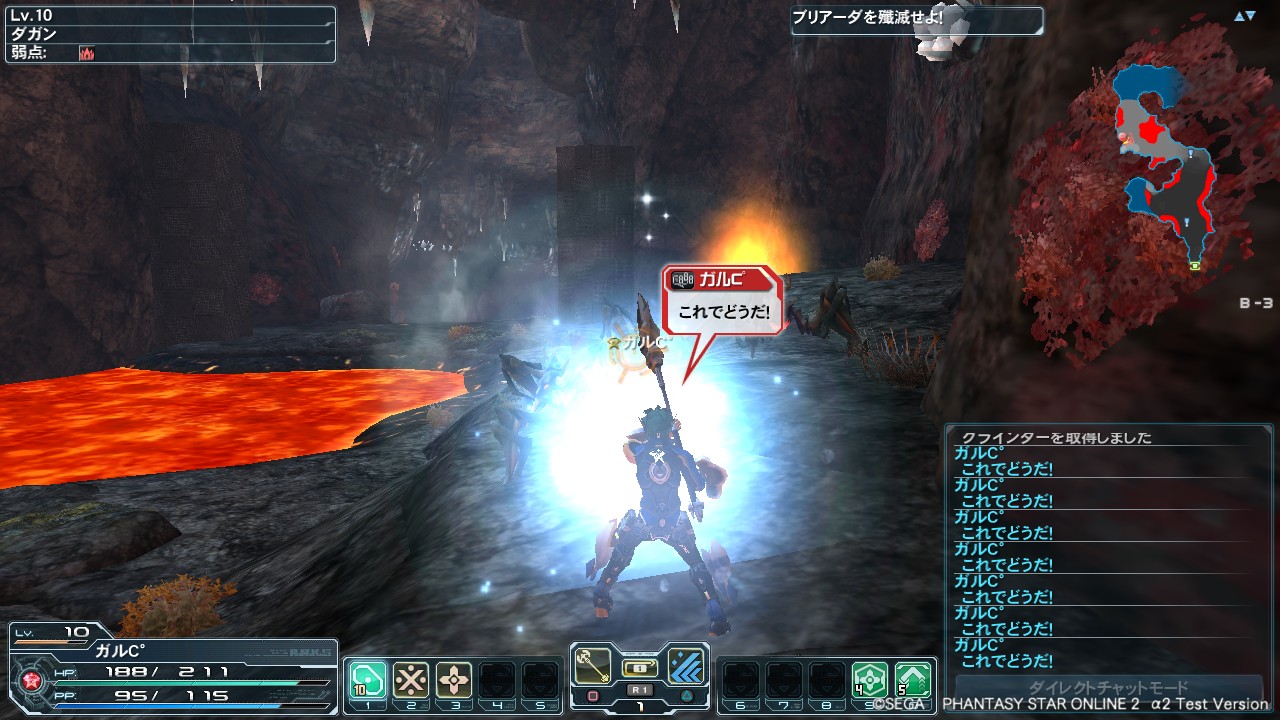Trigger the blue slash photon art icon
Screen dimensions: 1280x720
tap(687, 663)
